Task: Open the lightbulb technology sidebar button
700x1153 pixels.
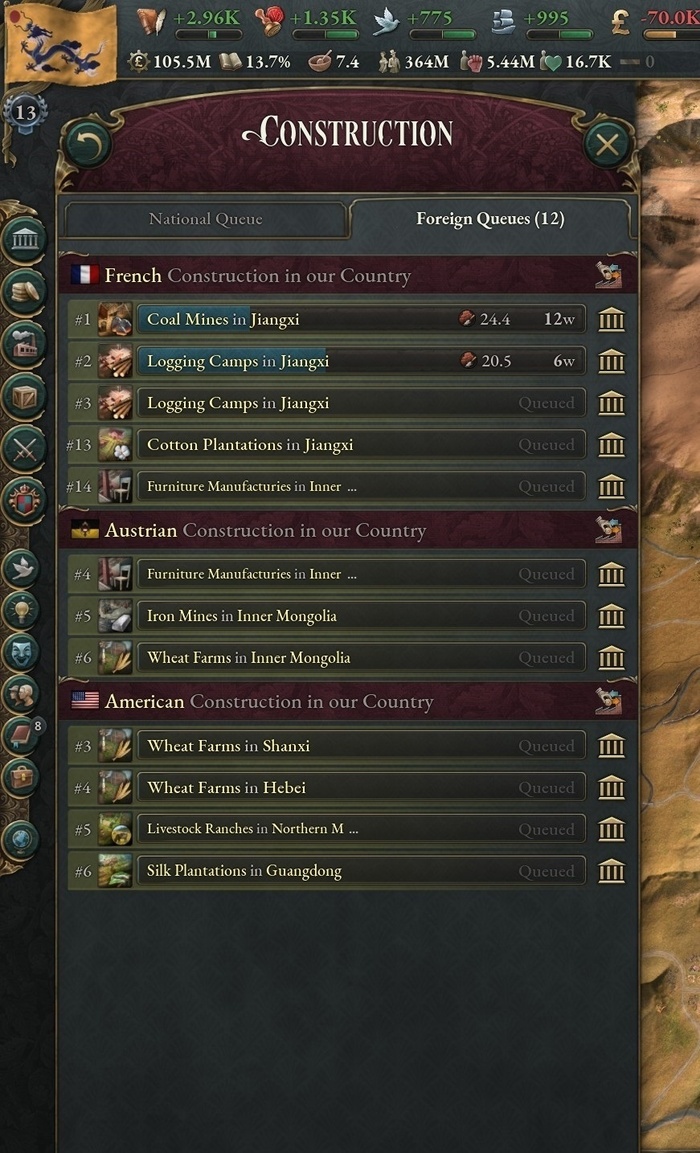Action: pyautogui.click(x=22, y=610)
